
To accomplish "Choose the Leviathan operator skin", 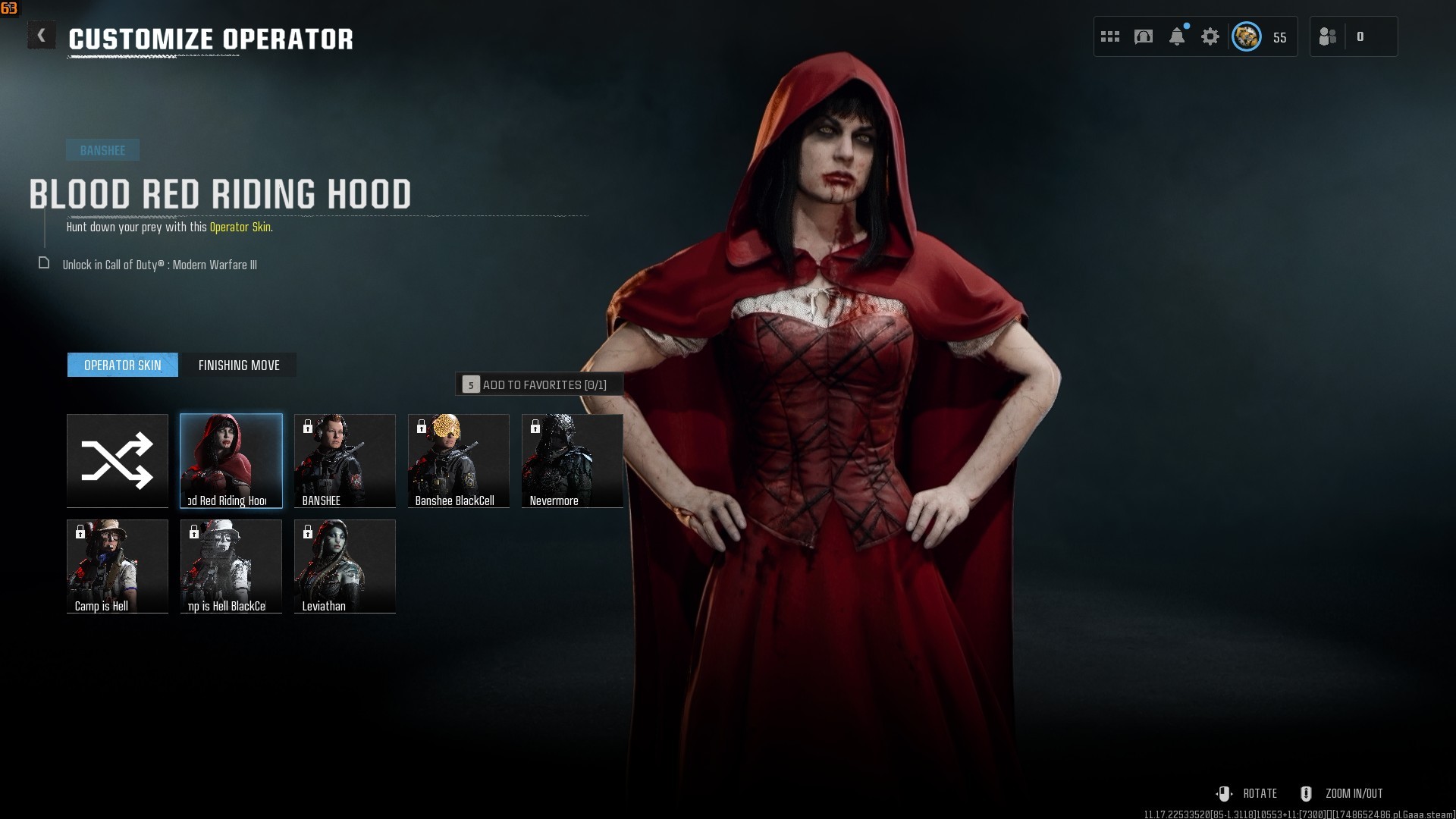I will (x=345, y=566).
